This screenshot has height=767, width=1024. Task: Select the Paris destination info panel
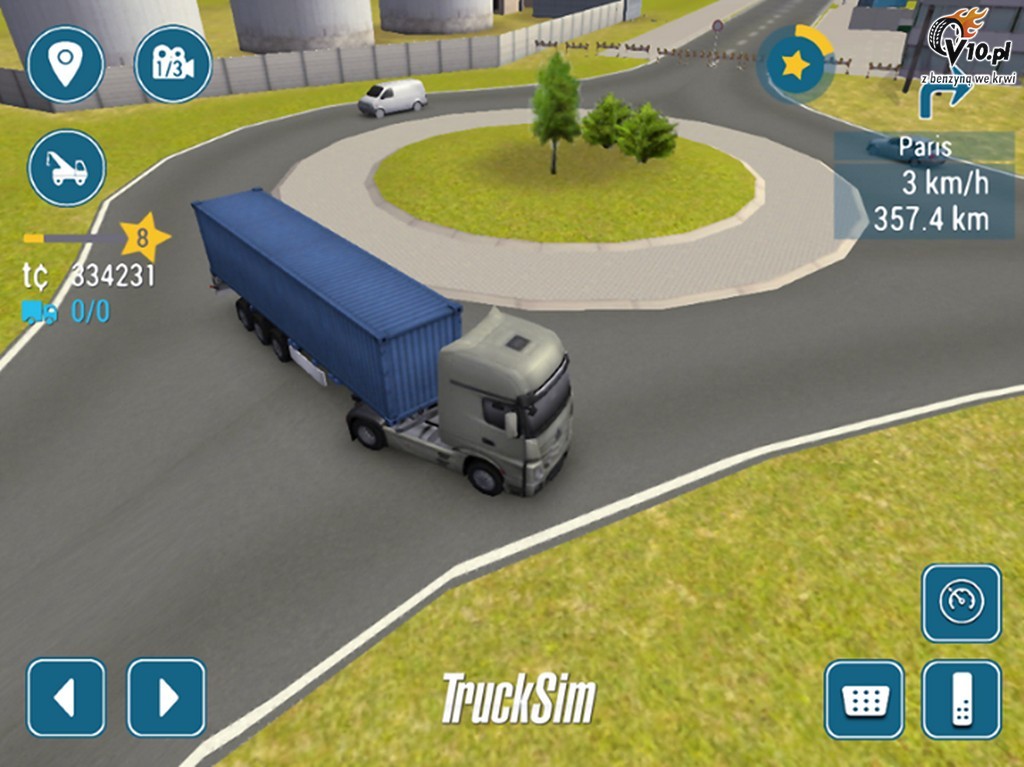tap(925, 185)
